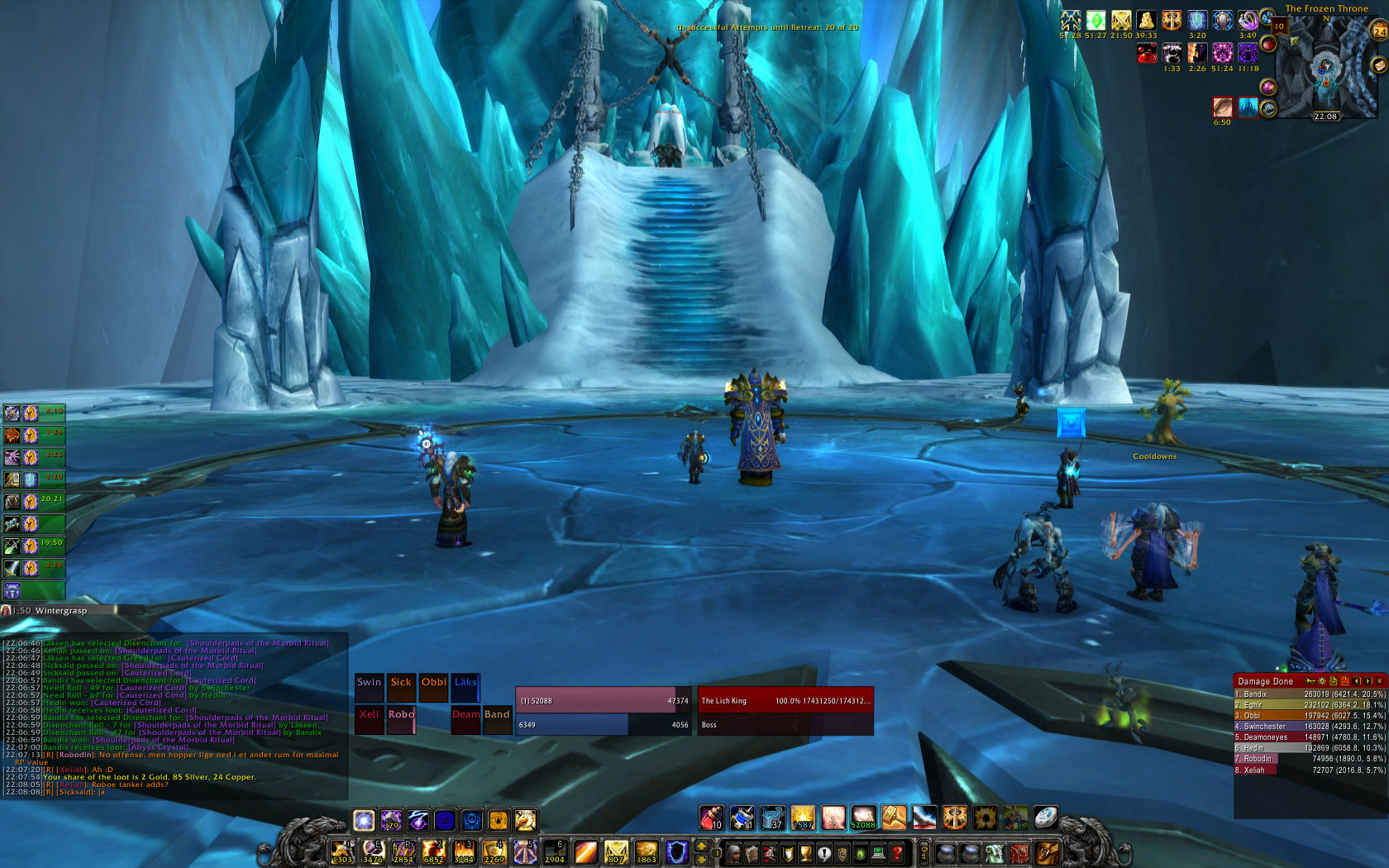Open the character portrait micro button
This screenshot has height=868, width=1389.
(733, 853)
